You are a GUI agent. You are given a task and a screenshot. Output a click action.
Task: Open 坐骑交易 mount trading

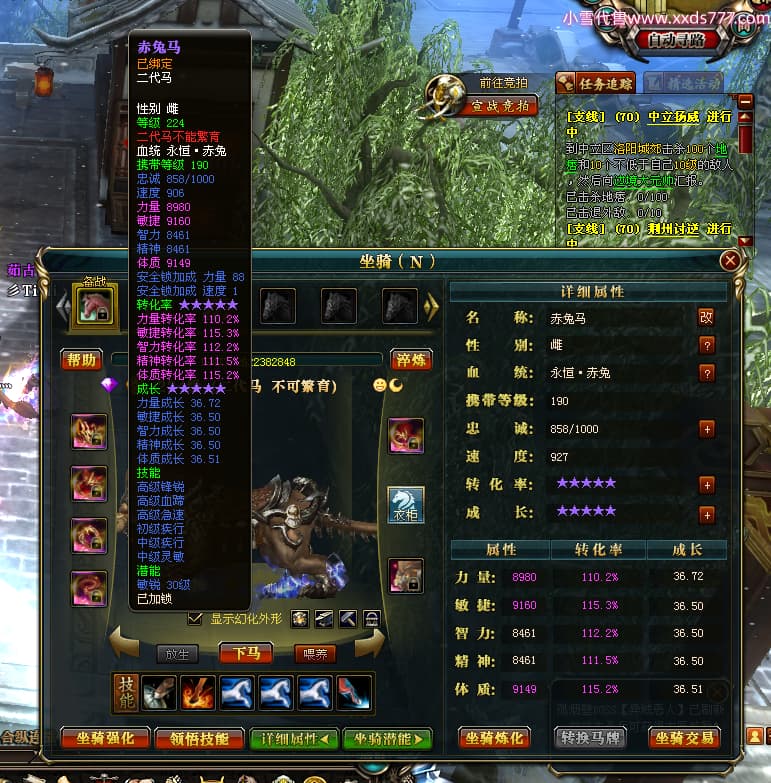[x=685, y=739]
